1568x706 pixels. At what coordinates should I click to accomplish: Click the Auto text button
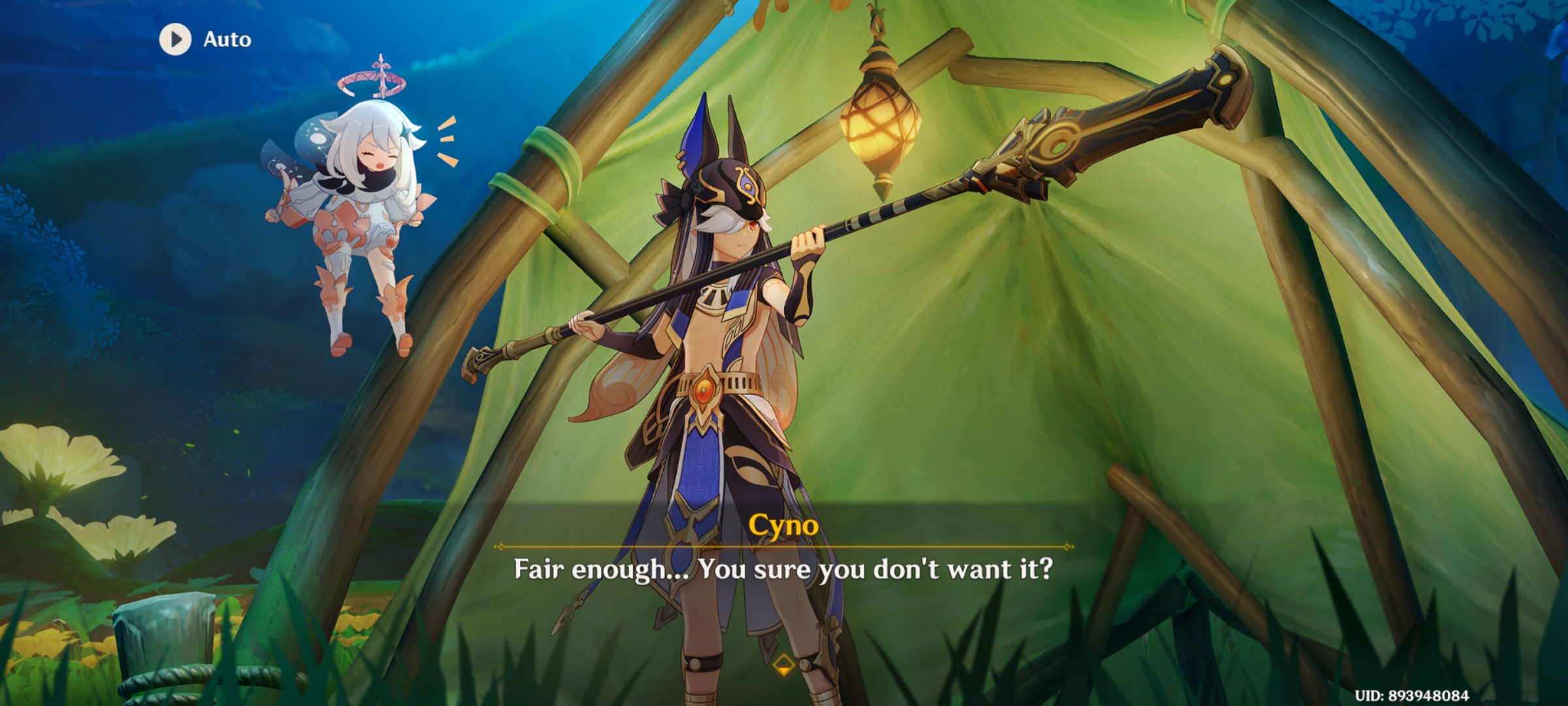[x=226, y=39]
